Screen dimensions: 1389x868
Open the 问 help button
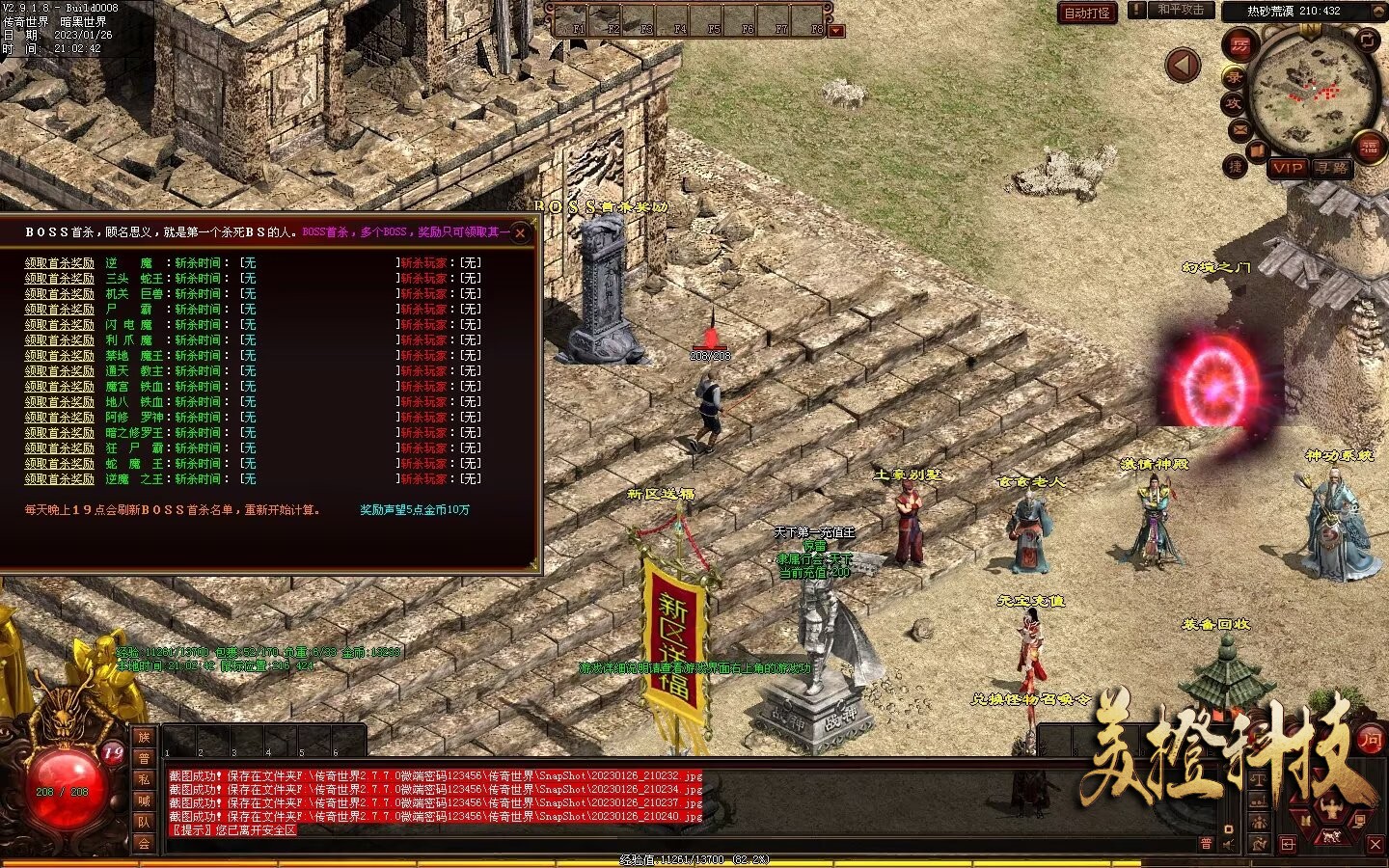(1370, 739)
